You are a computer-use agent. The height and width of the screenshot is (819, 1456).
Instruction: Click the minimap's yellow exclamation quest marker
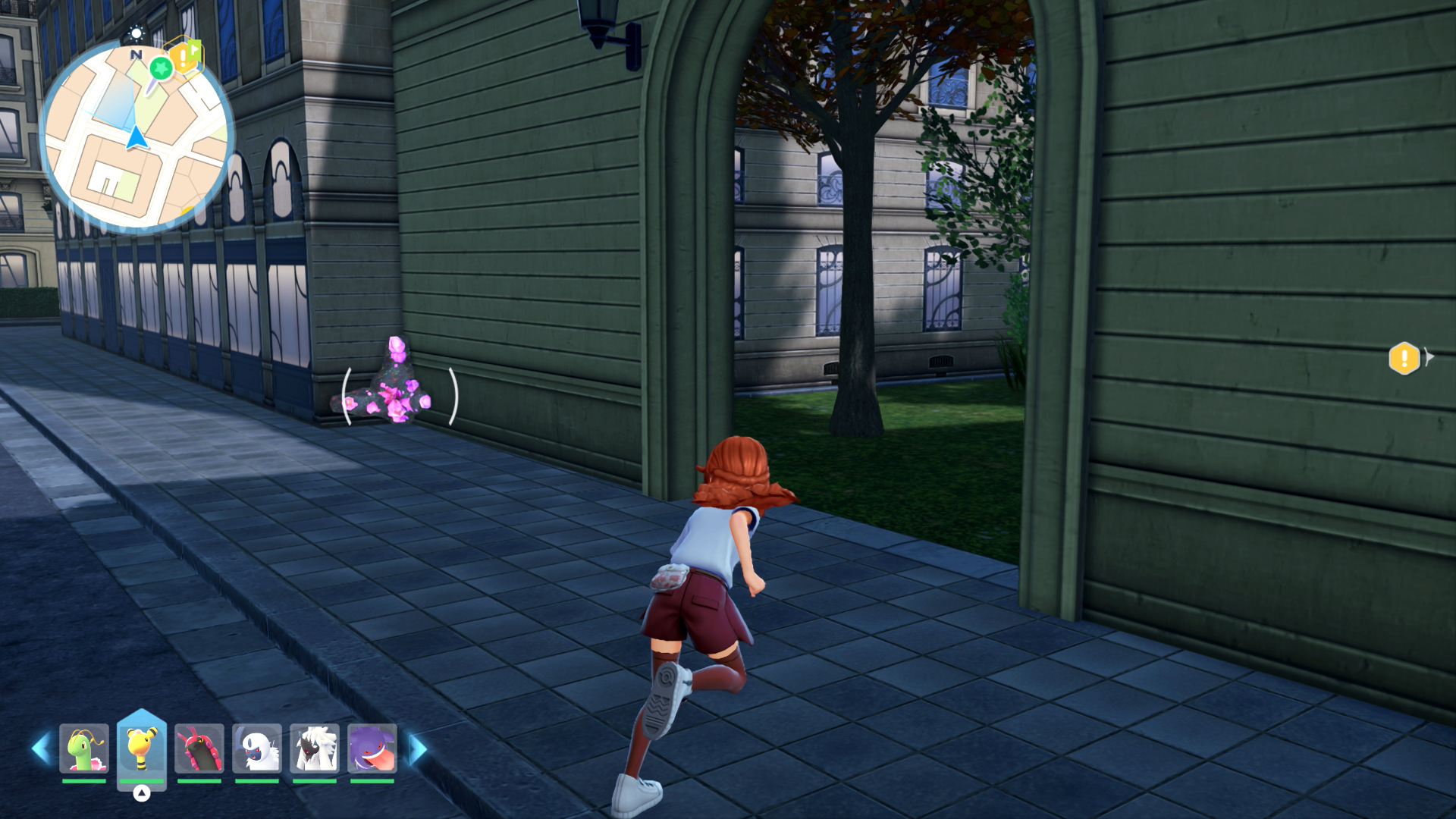(183, 57)
